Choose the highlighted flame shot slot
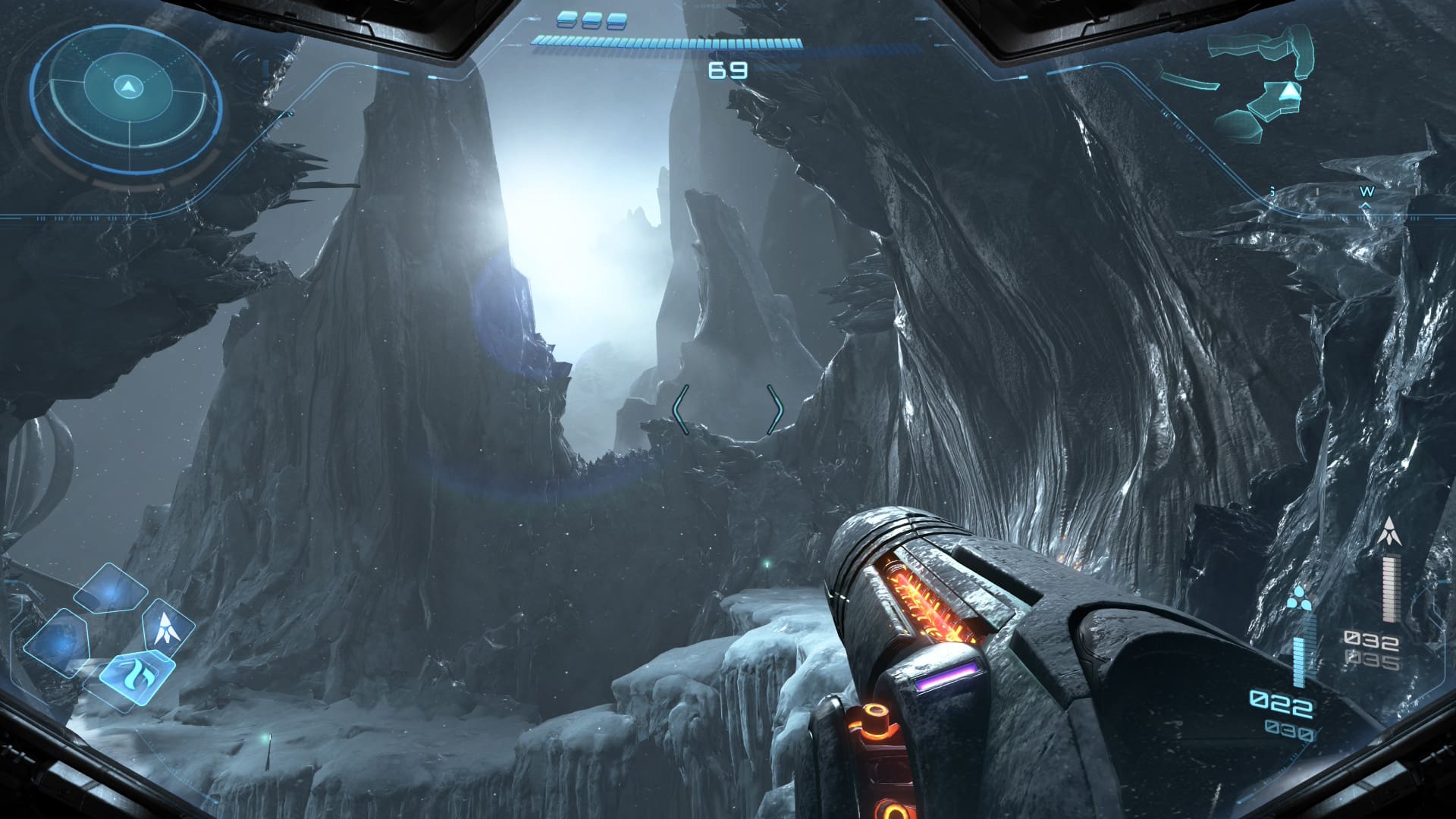The height and width of the screenshot is (819, 1456). [137, 672]
